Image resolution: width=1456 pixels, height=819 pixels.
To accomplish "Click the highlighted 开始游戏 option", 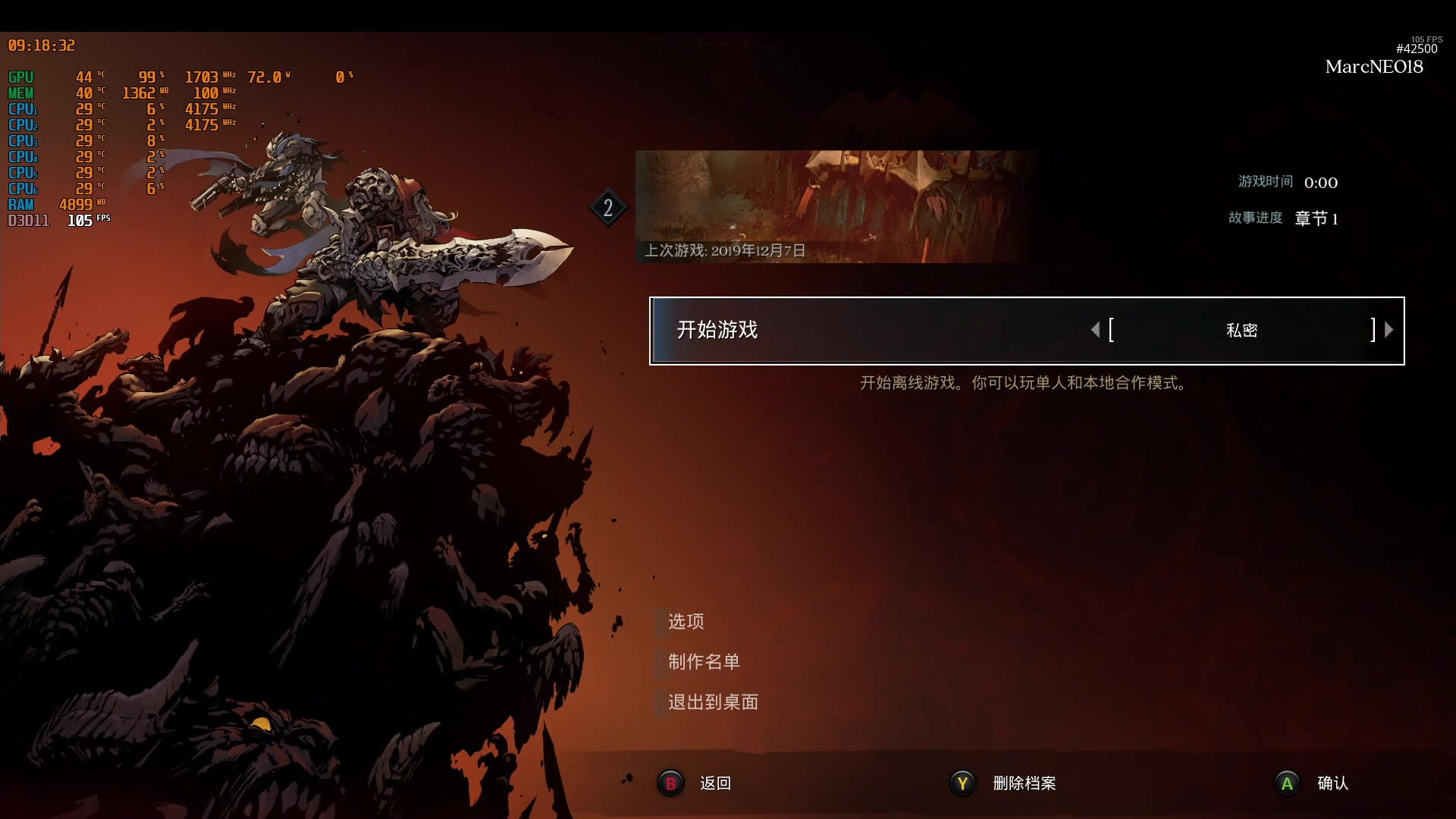I will (x=718, y=331).
